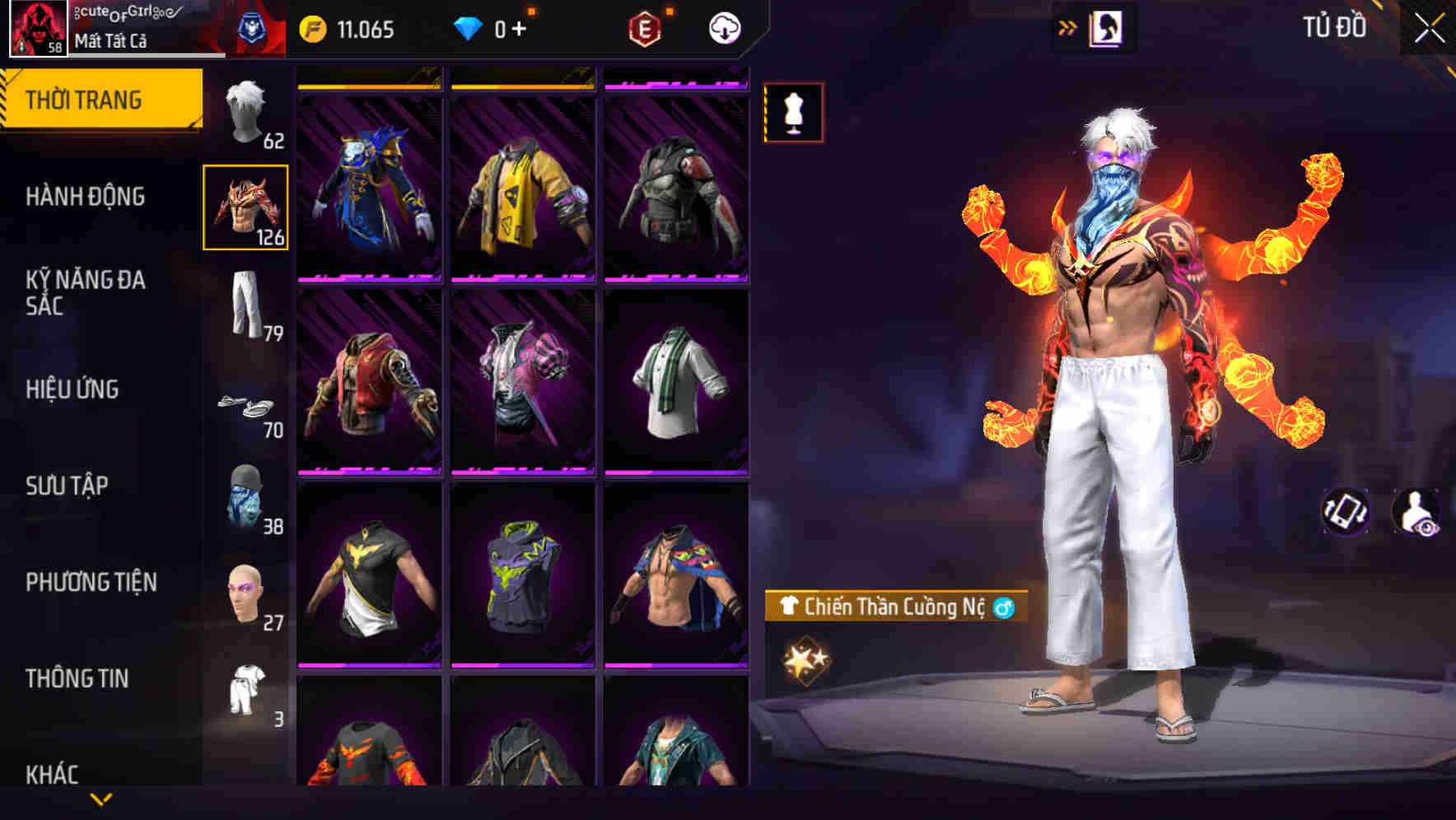The width and height of the screenshot is (1456, 820).
Task: Click the double-arrow collapse chevron at top
Action: (x=1068, y=26)
